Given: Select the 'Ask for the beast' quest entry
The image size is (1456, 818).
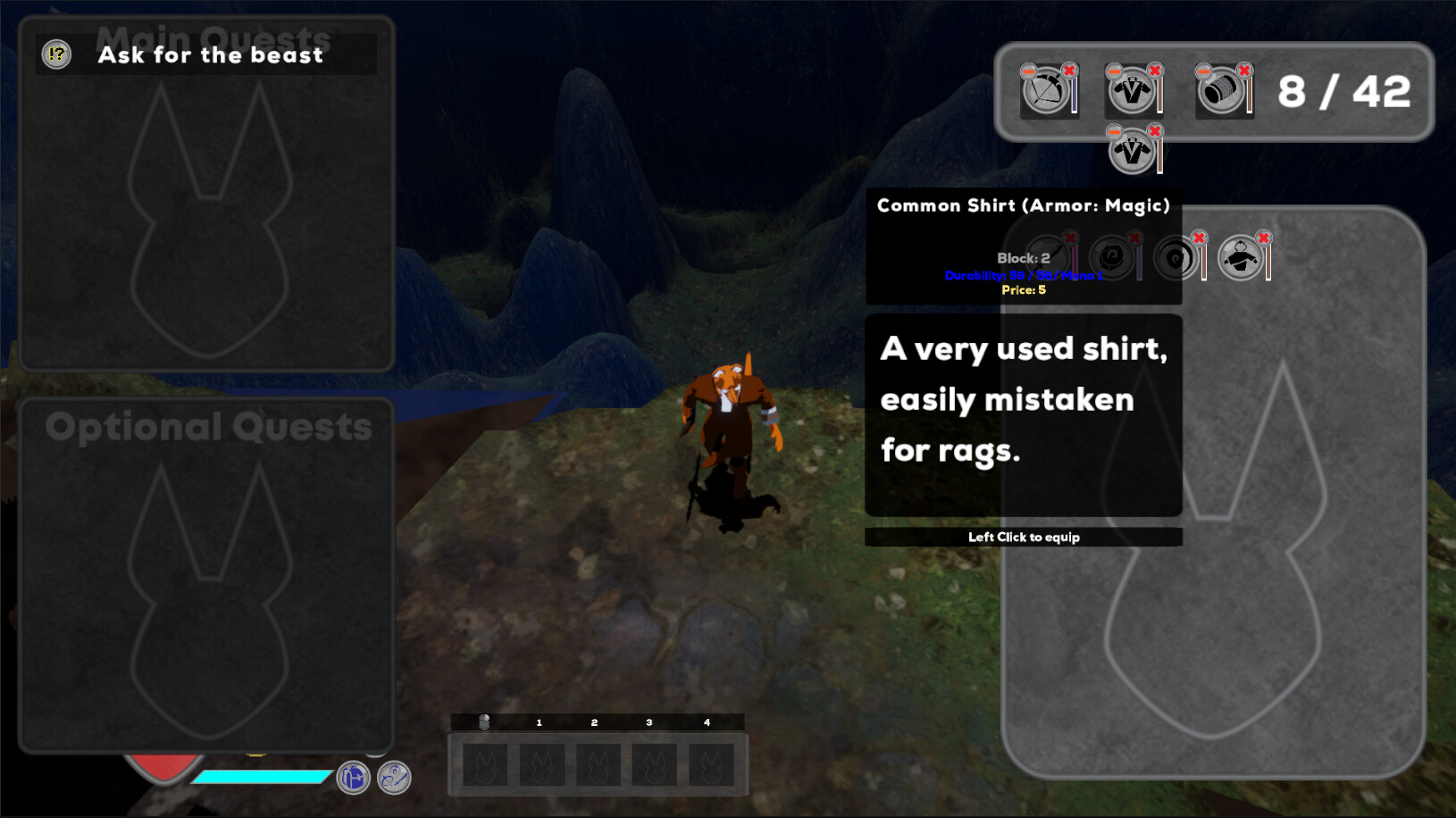Looking at the screenshot, I should pos(211,54).
